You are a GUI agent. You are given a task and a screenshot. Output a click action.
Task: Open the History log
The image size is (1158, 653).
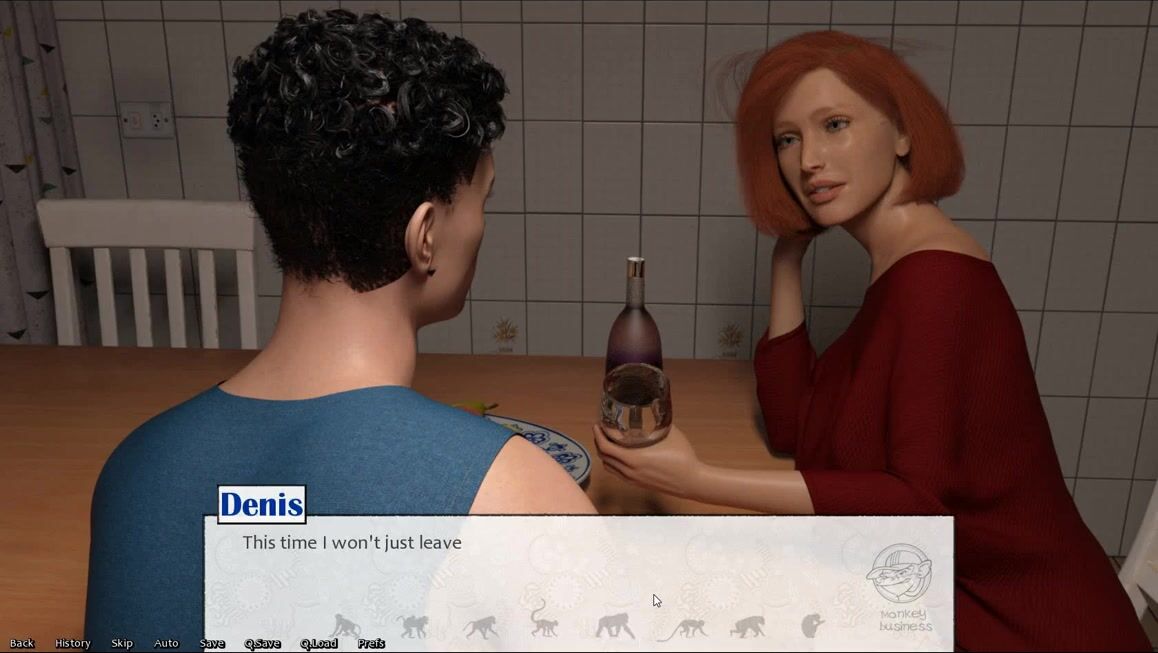(x=72, y=643)
